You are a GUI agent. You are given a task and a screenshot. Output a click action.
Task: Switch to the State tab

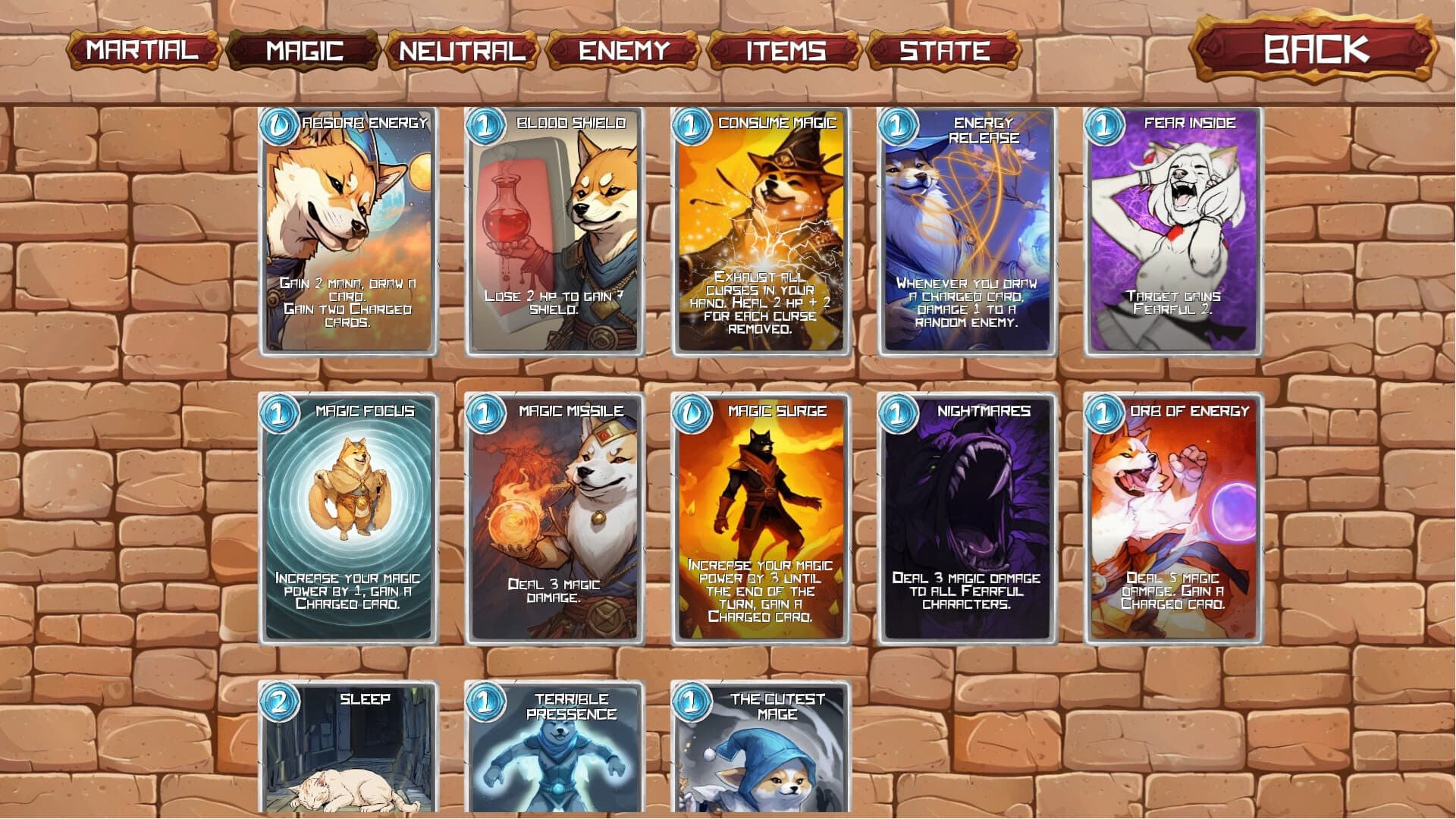(x=943, y=52)
